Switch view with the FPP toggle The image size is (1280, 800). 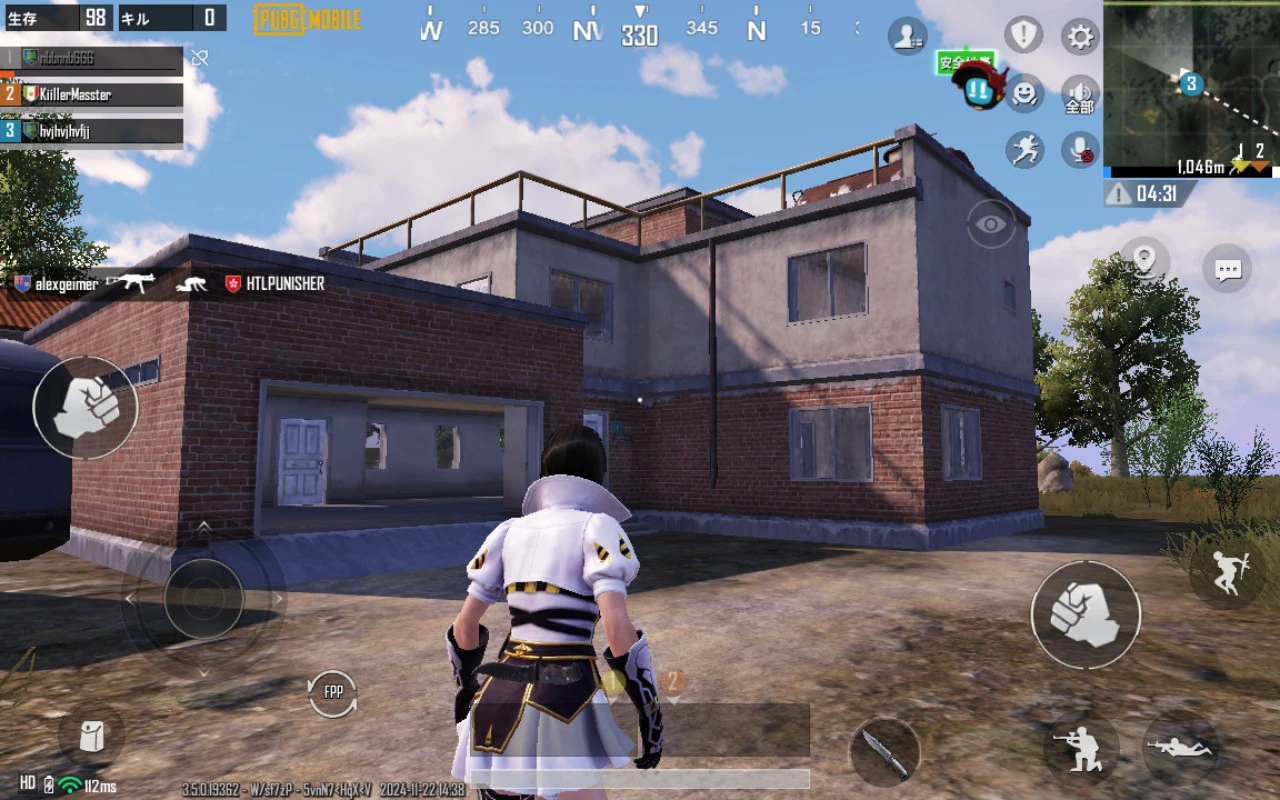(x=333, y=692)
